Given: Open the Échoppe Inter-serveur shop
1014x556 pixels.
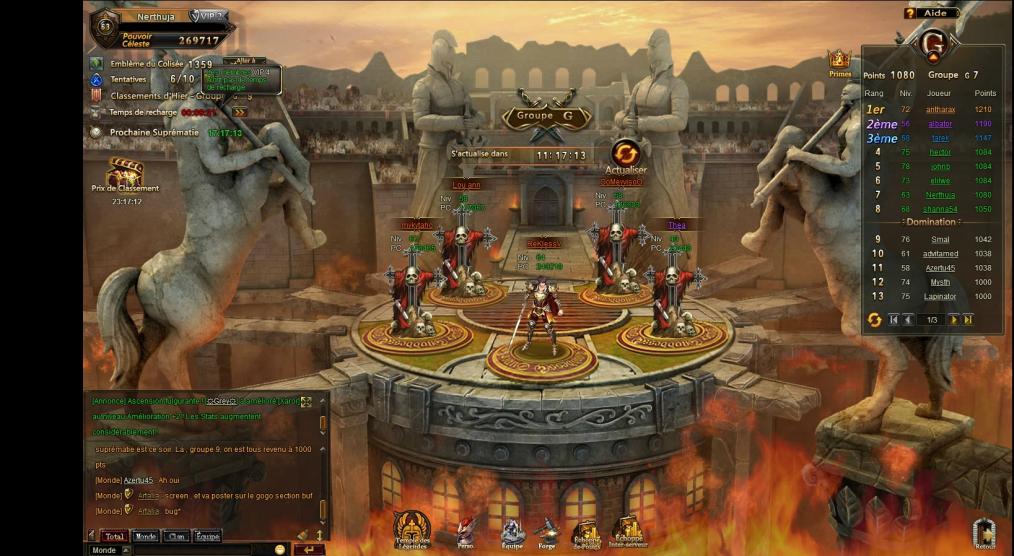Looking at the screenshot, I should point(628,529).
